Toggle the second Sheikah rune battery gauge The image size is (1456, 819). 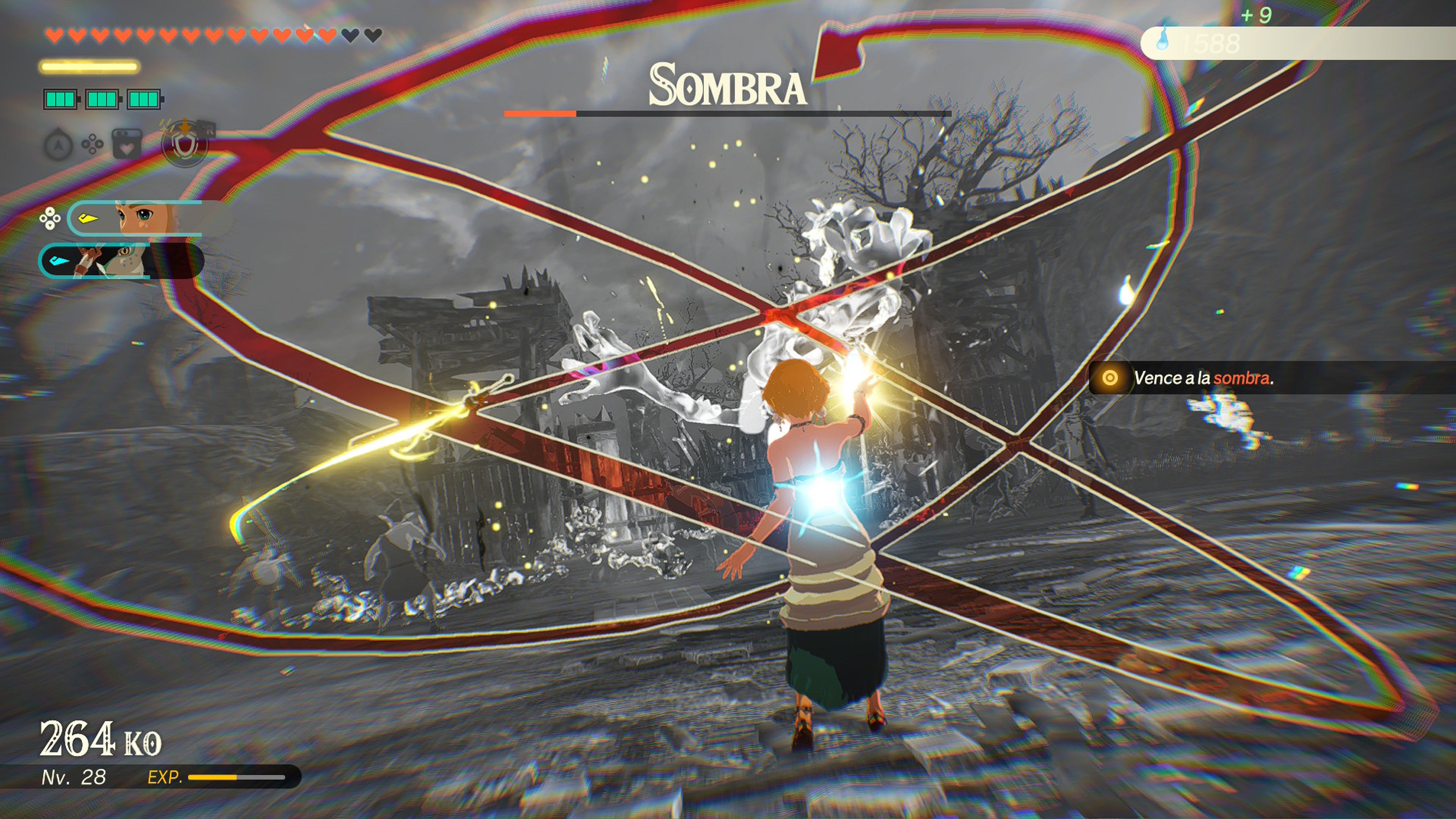click(102, 100)
